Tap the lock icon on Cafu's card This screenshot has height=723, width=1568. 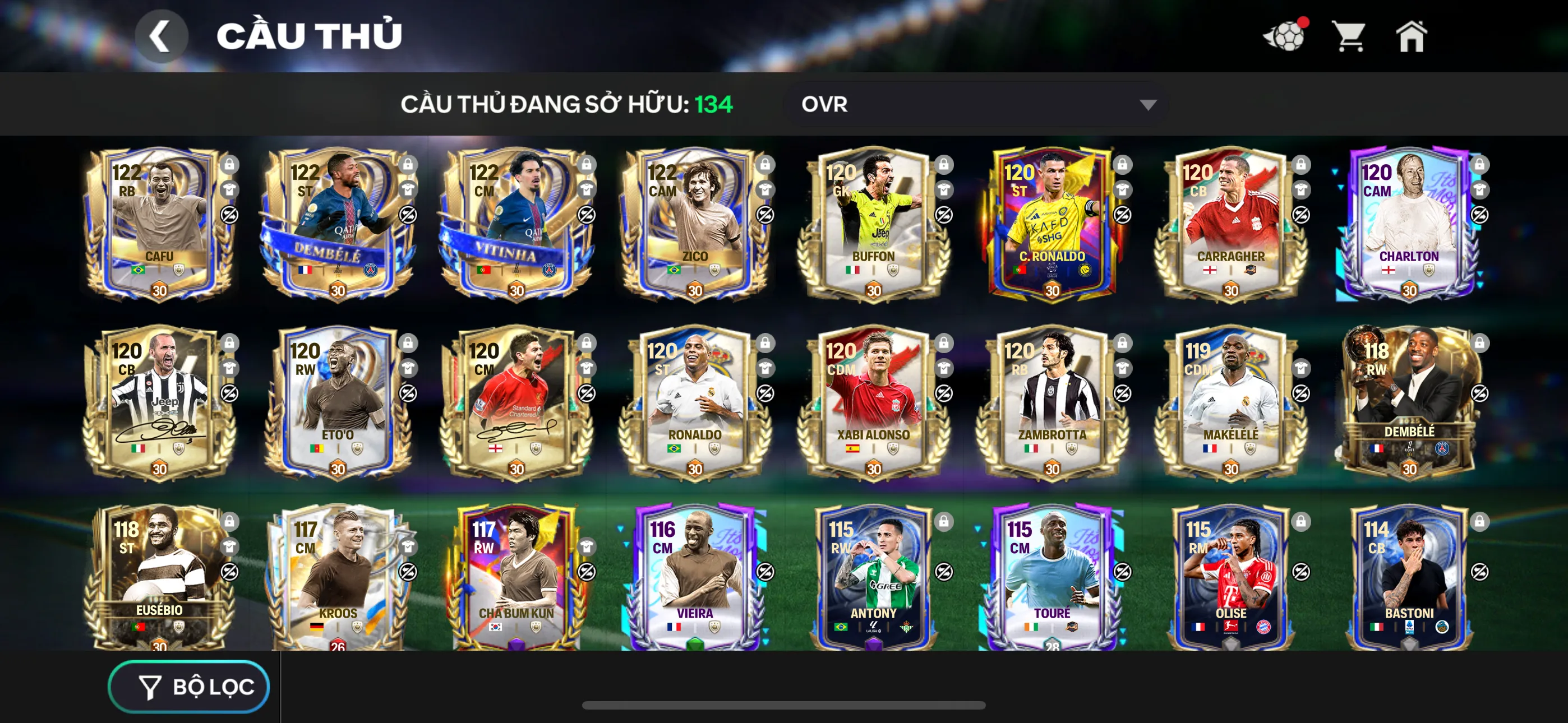[x=230, y=165]
